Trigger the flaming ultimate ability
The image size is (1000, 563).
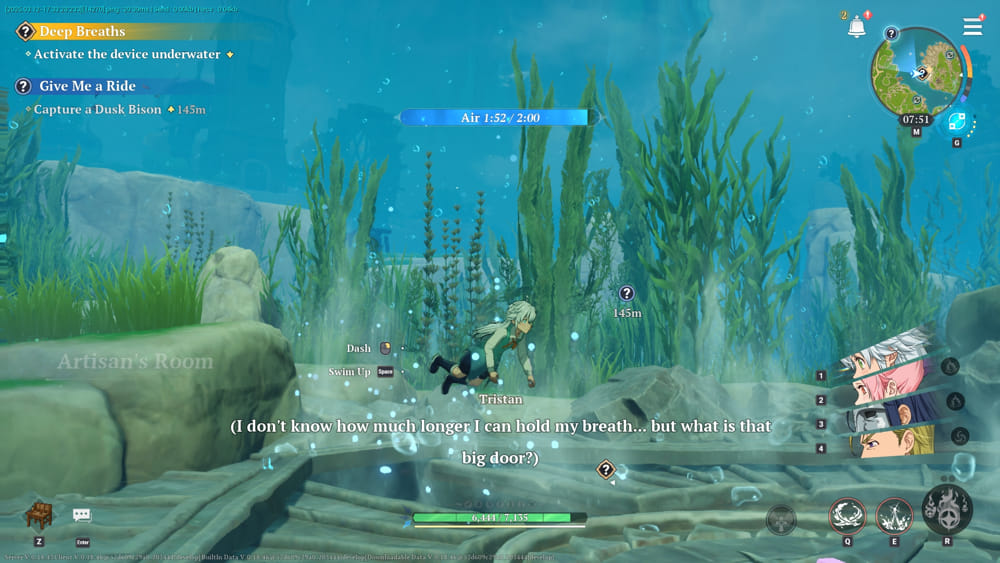946,510
